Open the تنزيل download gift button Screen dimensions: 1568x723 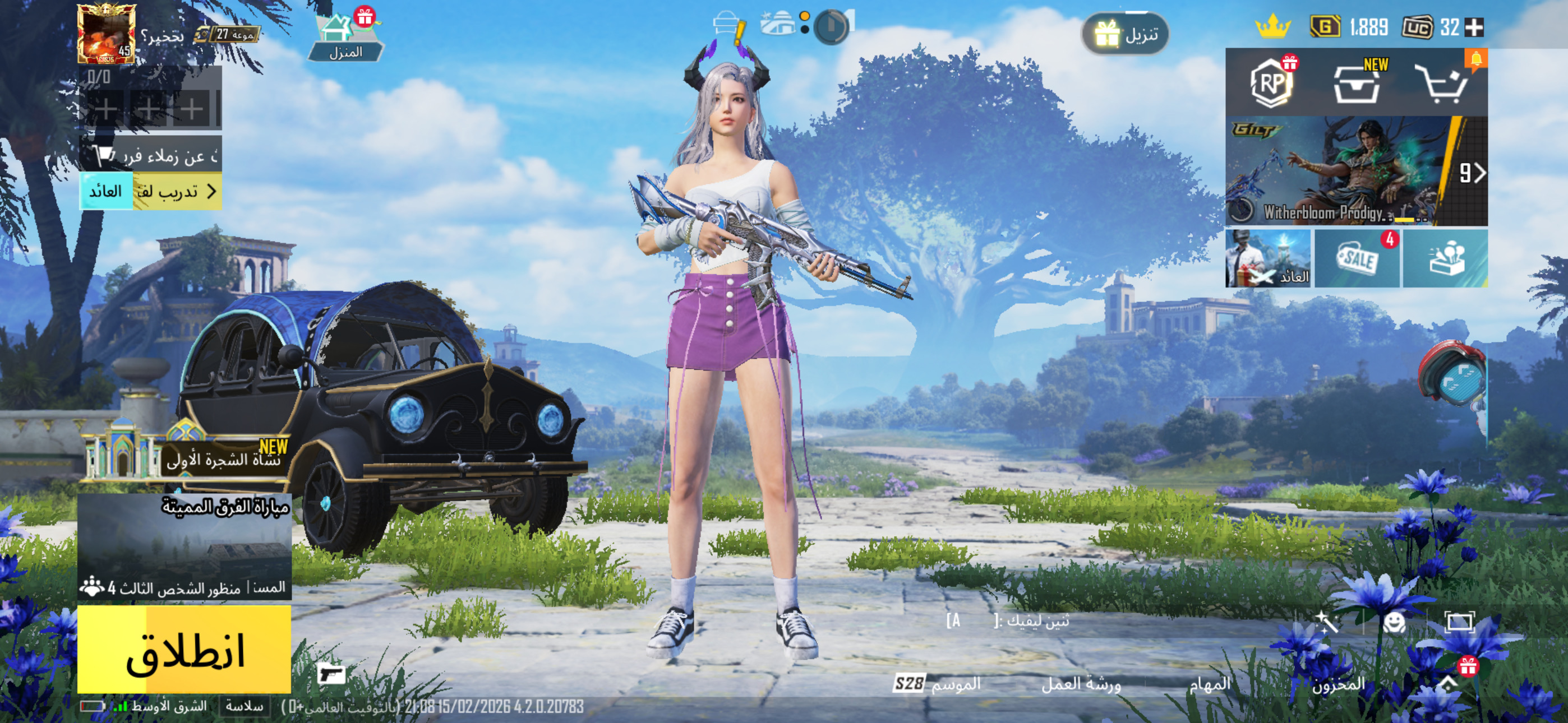pyautogui.click(x=1126, y=34)
